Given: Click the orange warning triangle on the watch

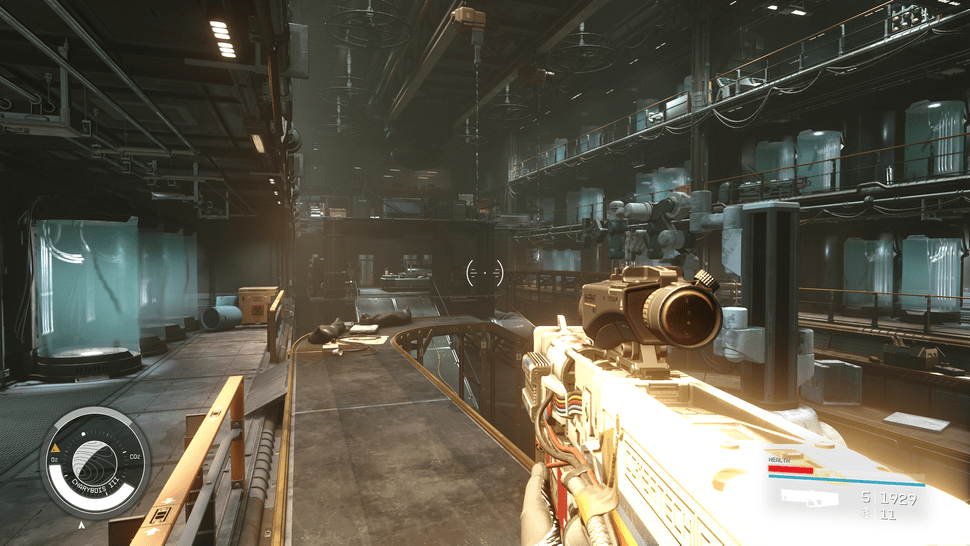Looking at the screenshot, I should click(56, 449).
